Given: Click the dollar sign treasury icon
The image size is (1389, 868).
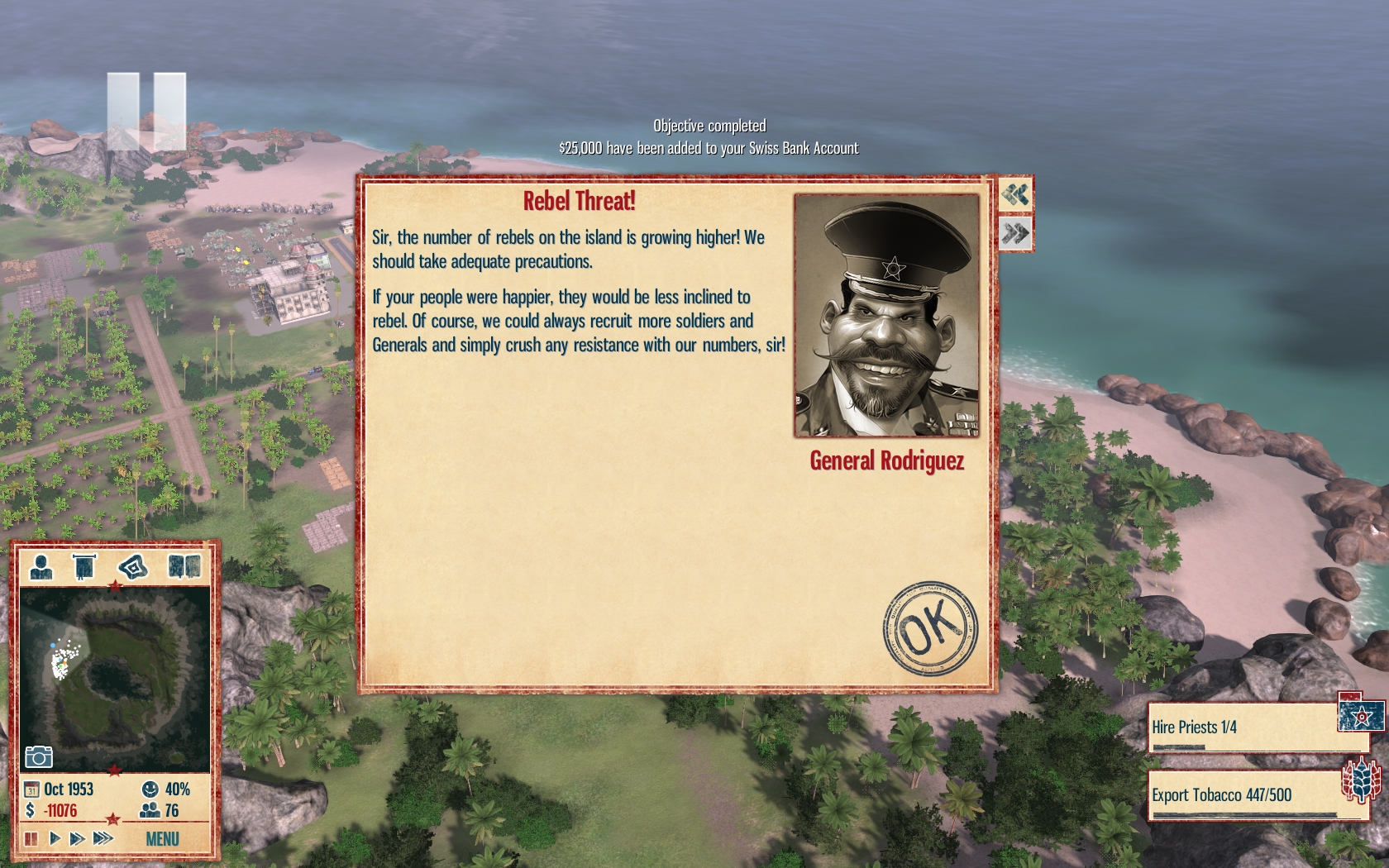Looking at the screenshot, I should tap(31, 810).
